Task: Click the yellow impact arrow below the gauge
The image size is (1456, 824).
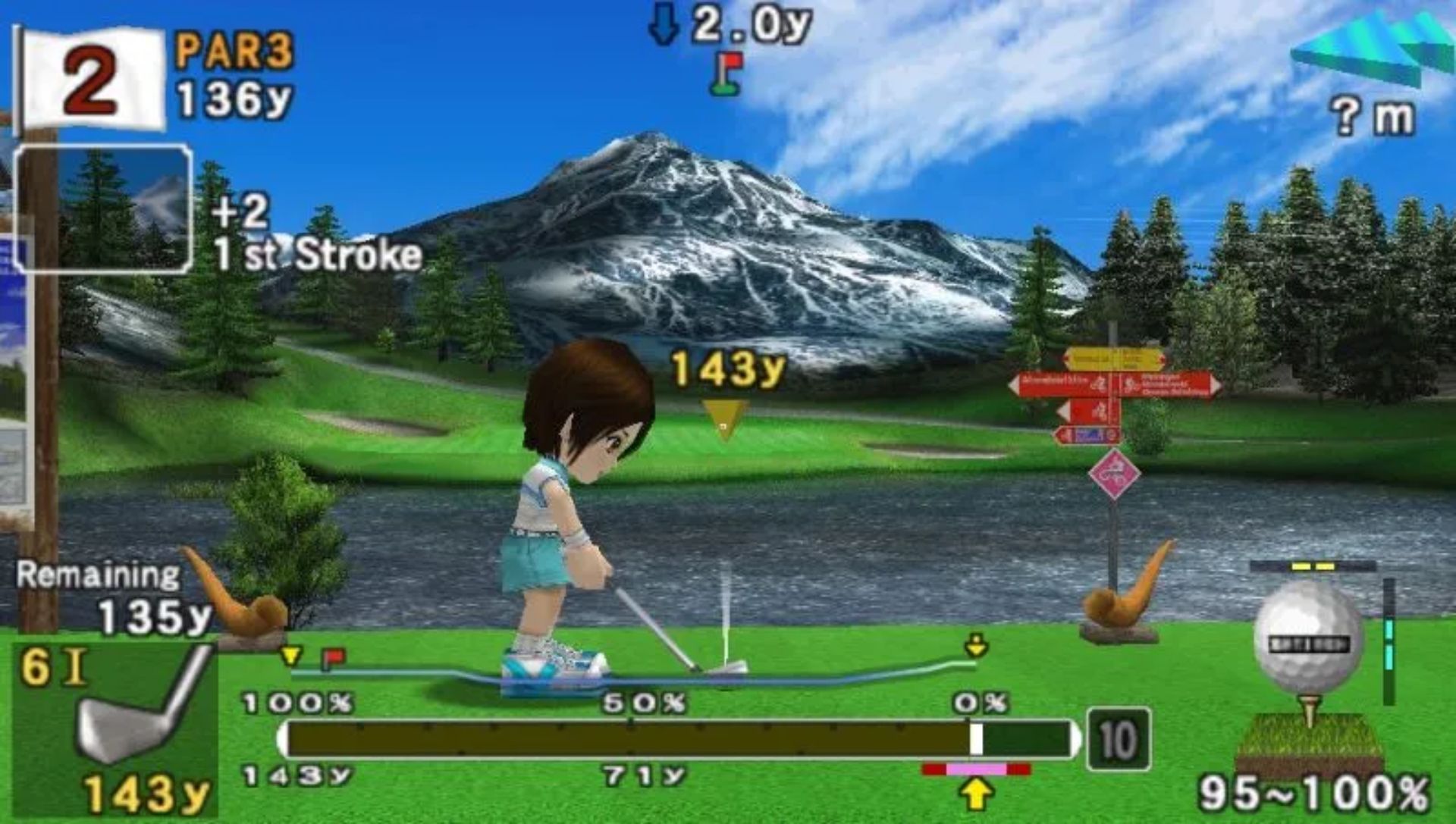Action: point(977,794)
